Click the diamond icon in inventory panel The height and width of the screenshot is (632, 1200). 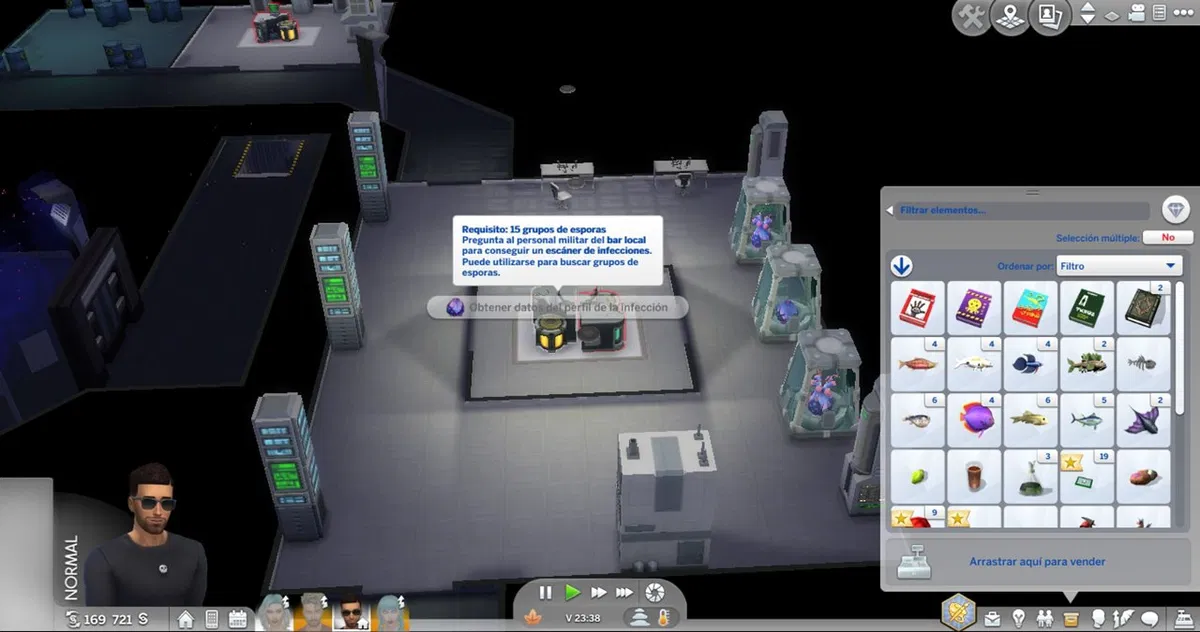(1176, 210)
